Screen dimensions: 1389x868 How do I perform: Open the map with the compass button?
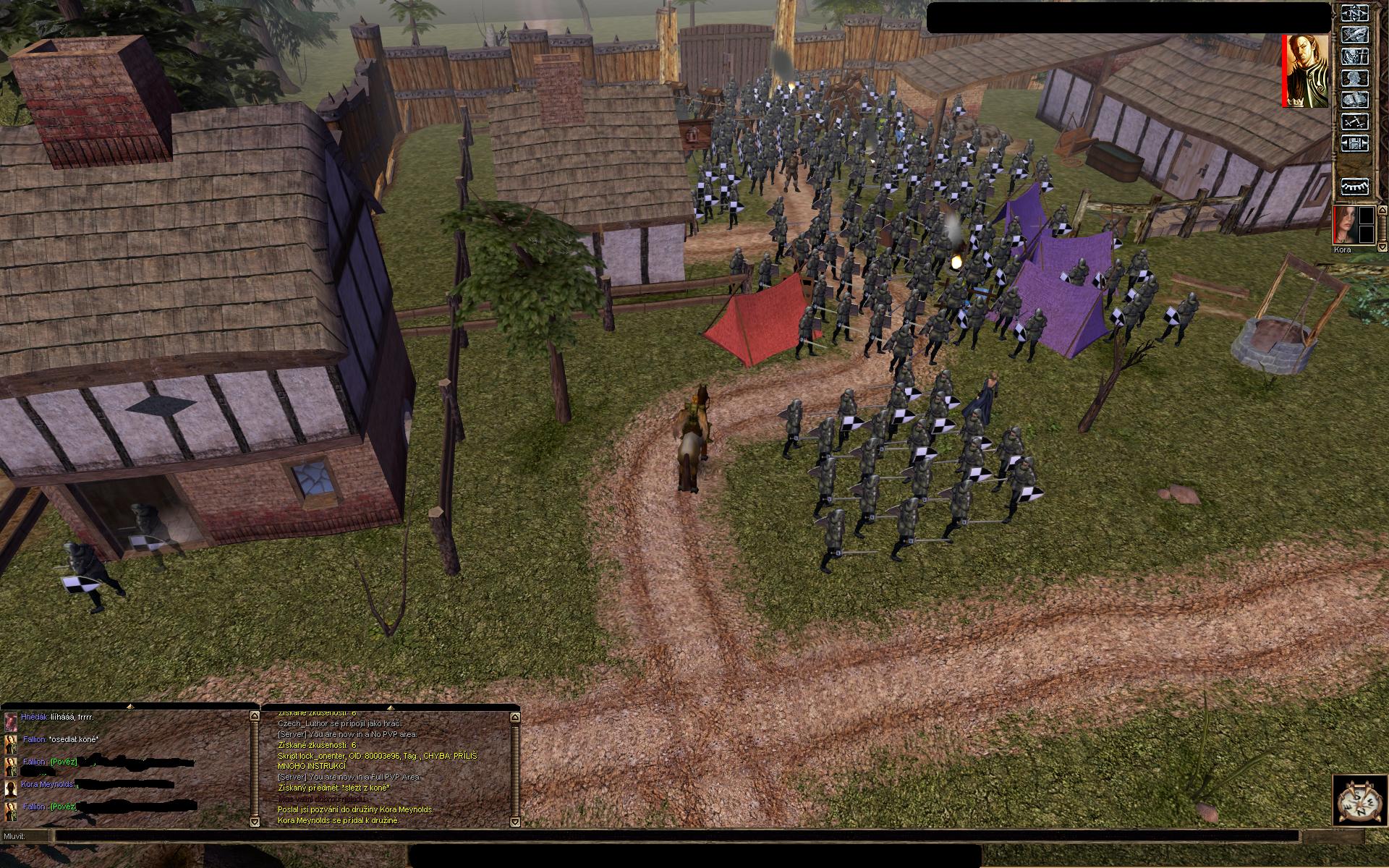[1355, 12]
